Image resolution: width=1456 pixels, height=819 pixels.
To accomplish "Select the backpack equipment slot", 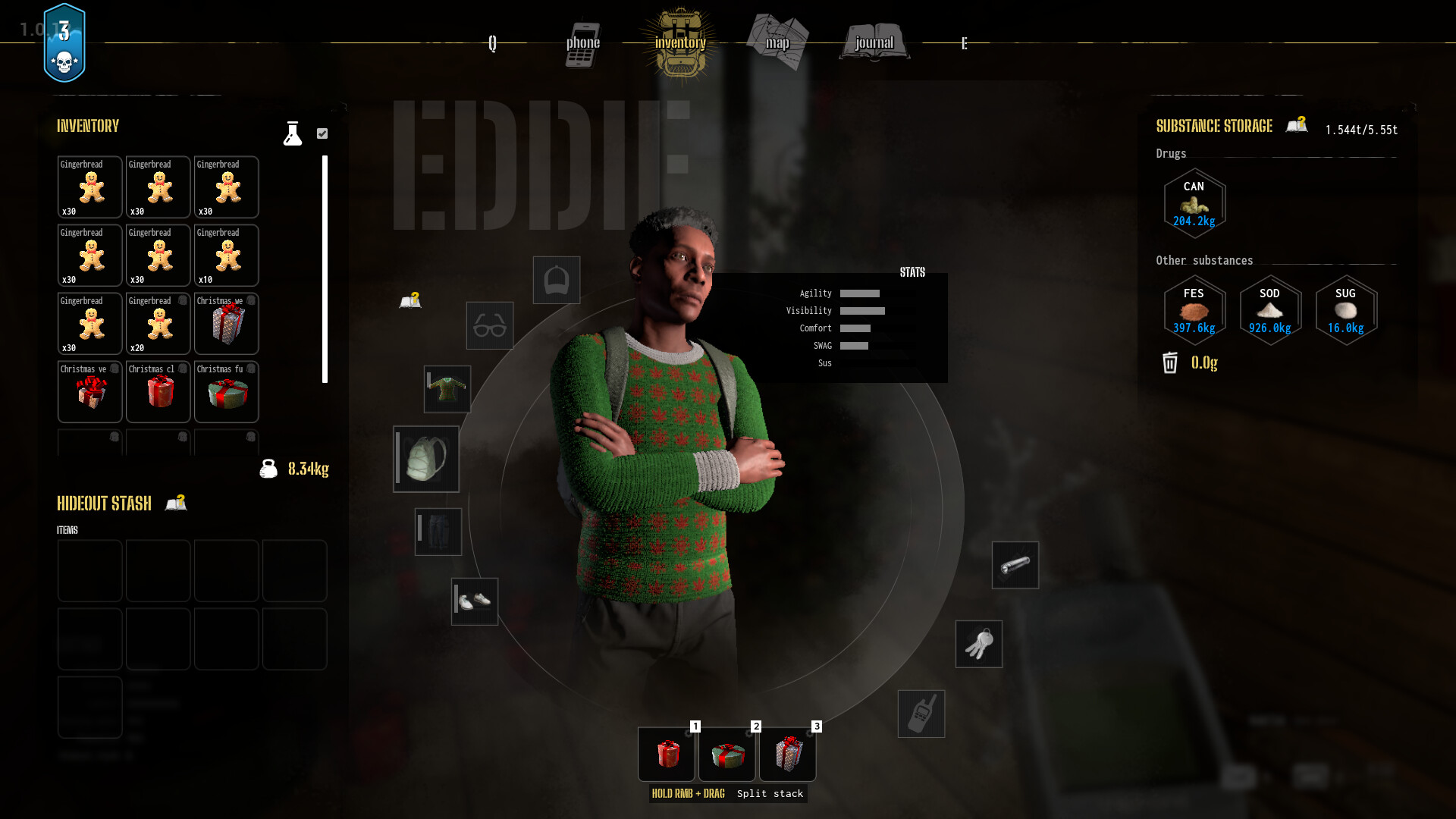I will click(x=425, y=459).
